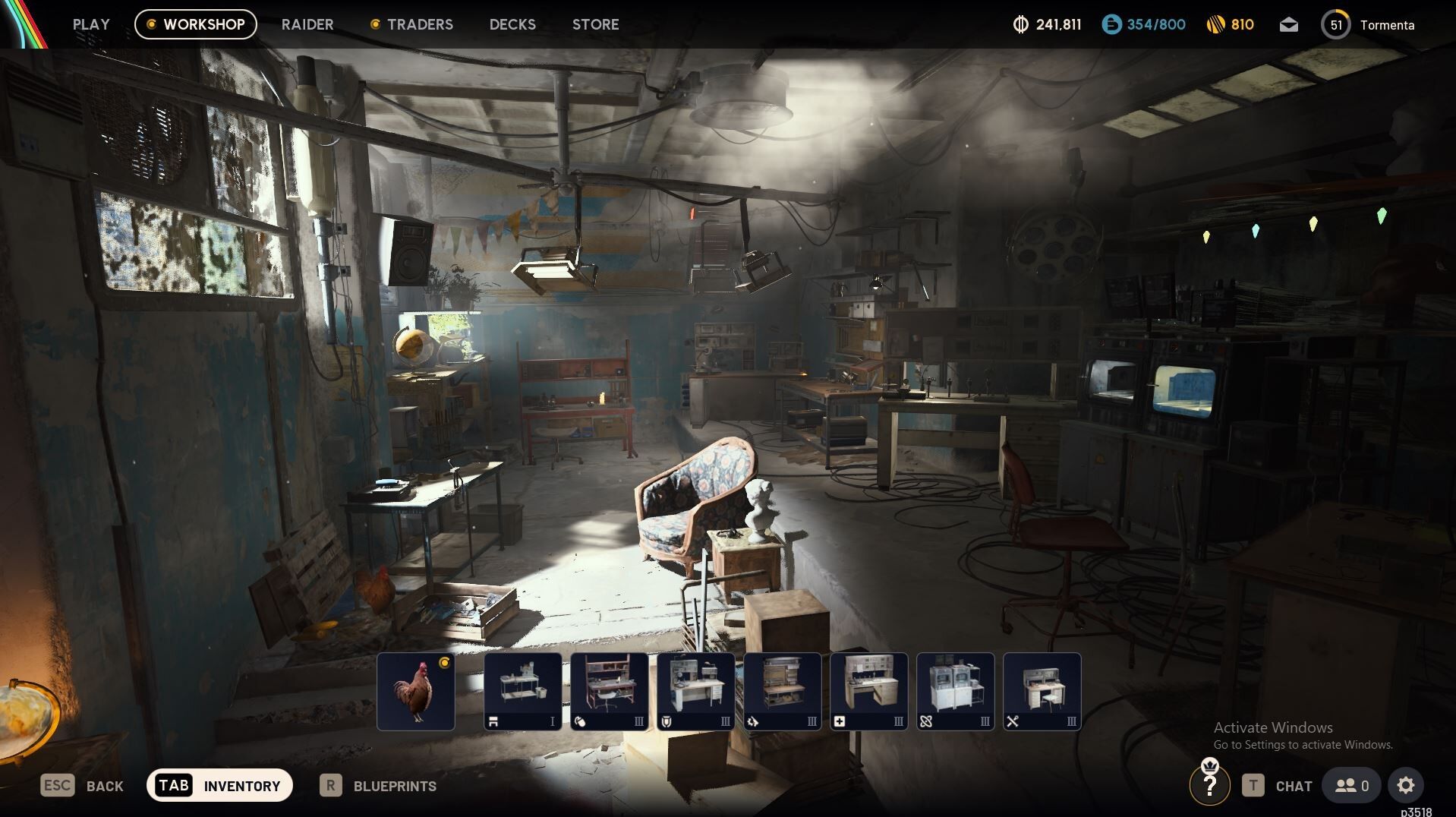The width and height of the screenshot is (1456, 817).
Task: Select the Scrappy rooster tile
Action: [x=416, y=692]
